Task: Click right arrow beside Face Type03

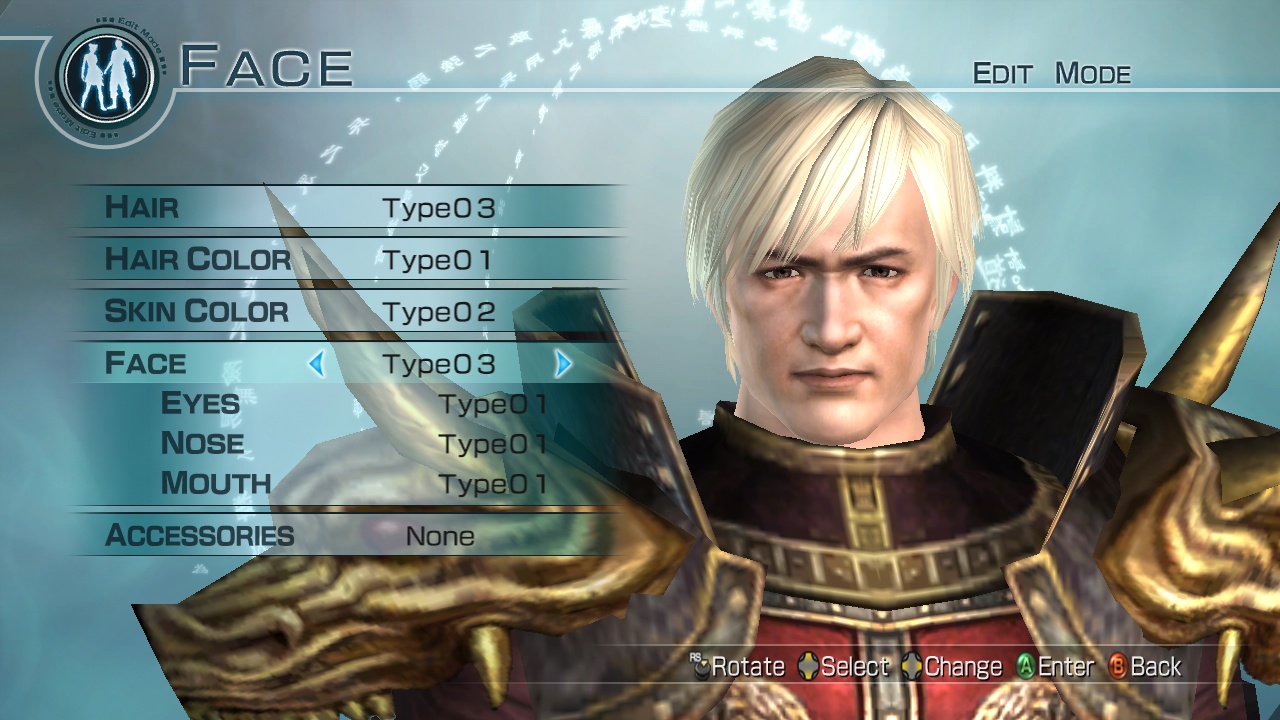Action: coord(562,364)
